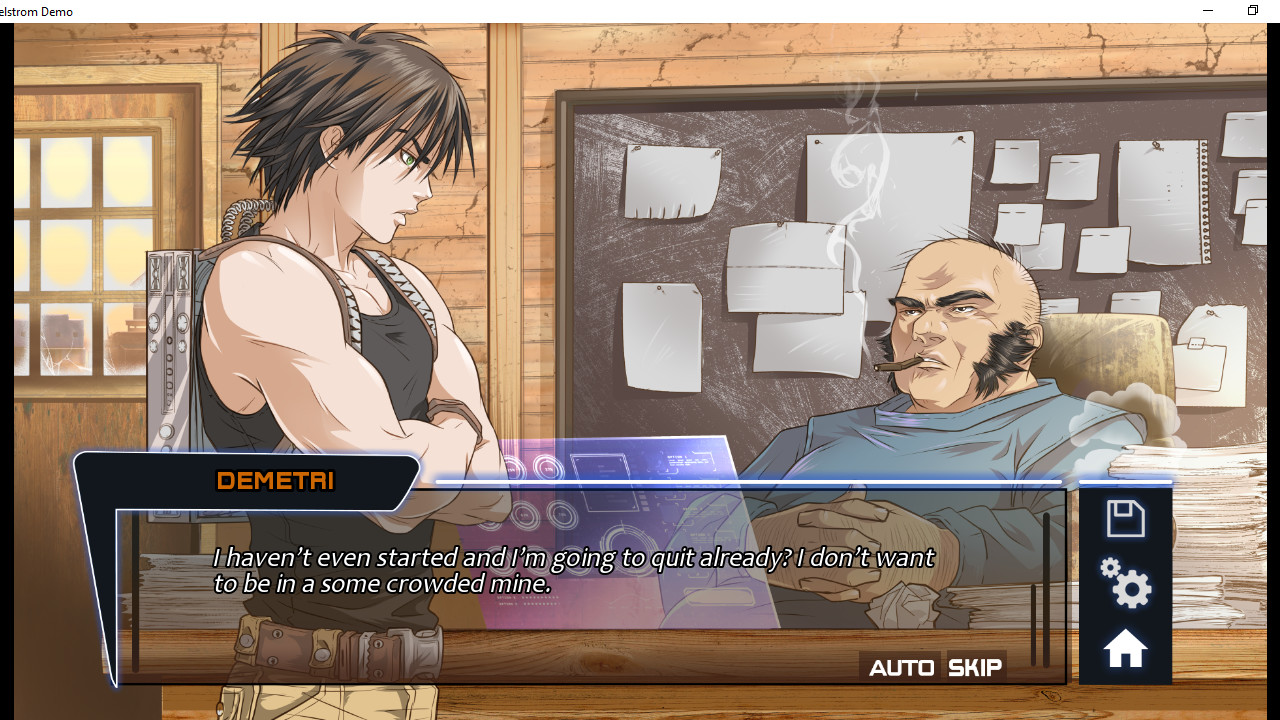The image size is (1280, 720).
Task: Toggle SKIP mode on
Action: [x=972, y=666]
